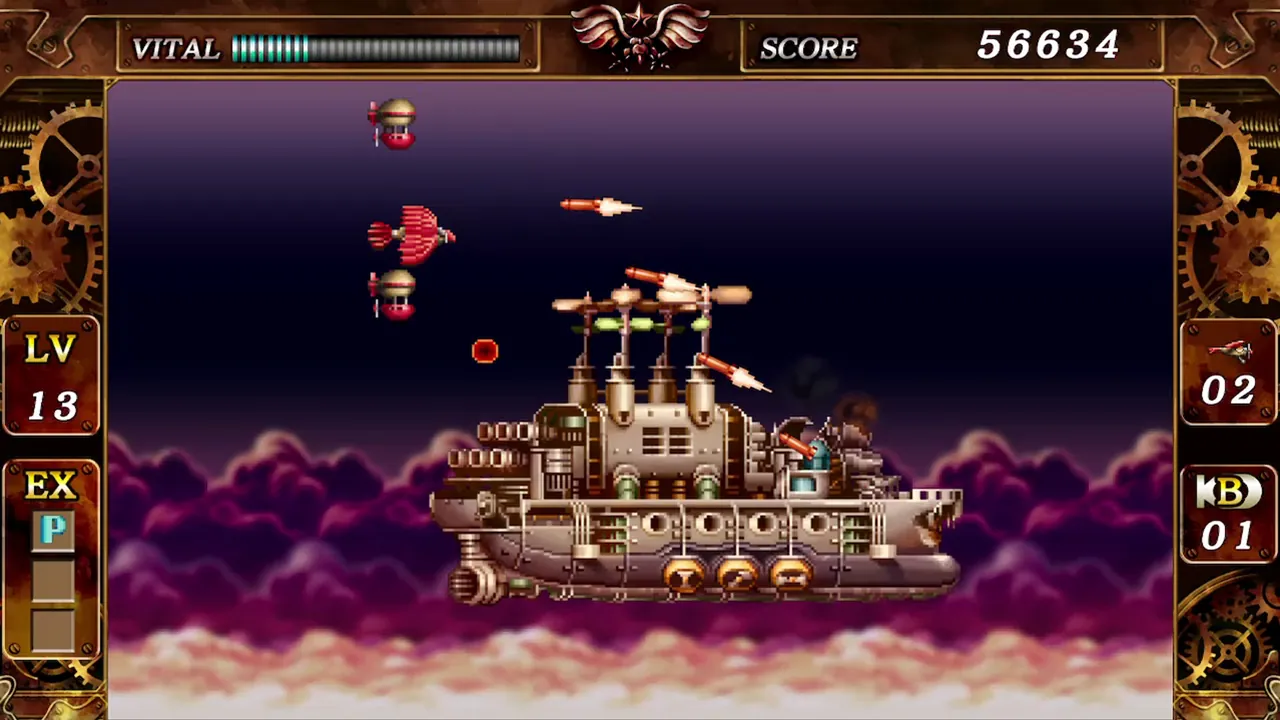Select the LV panel showing 13
Screen dimensions: 1280x720
pos(50,375)
